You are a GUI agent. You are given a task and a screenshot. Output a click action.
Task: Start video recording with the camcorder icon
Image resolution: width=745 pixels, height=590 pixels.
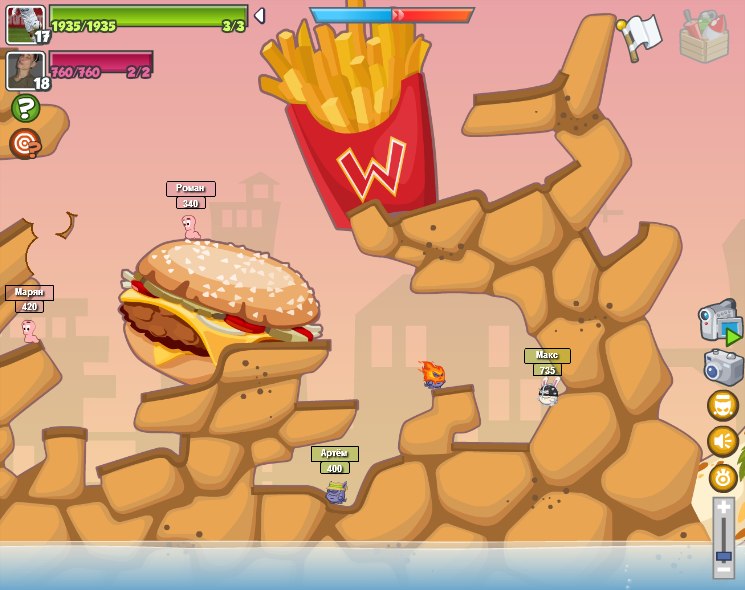(x=720, y=323)
